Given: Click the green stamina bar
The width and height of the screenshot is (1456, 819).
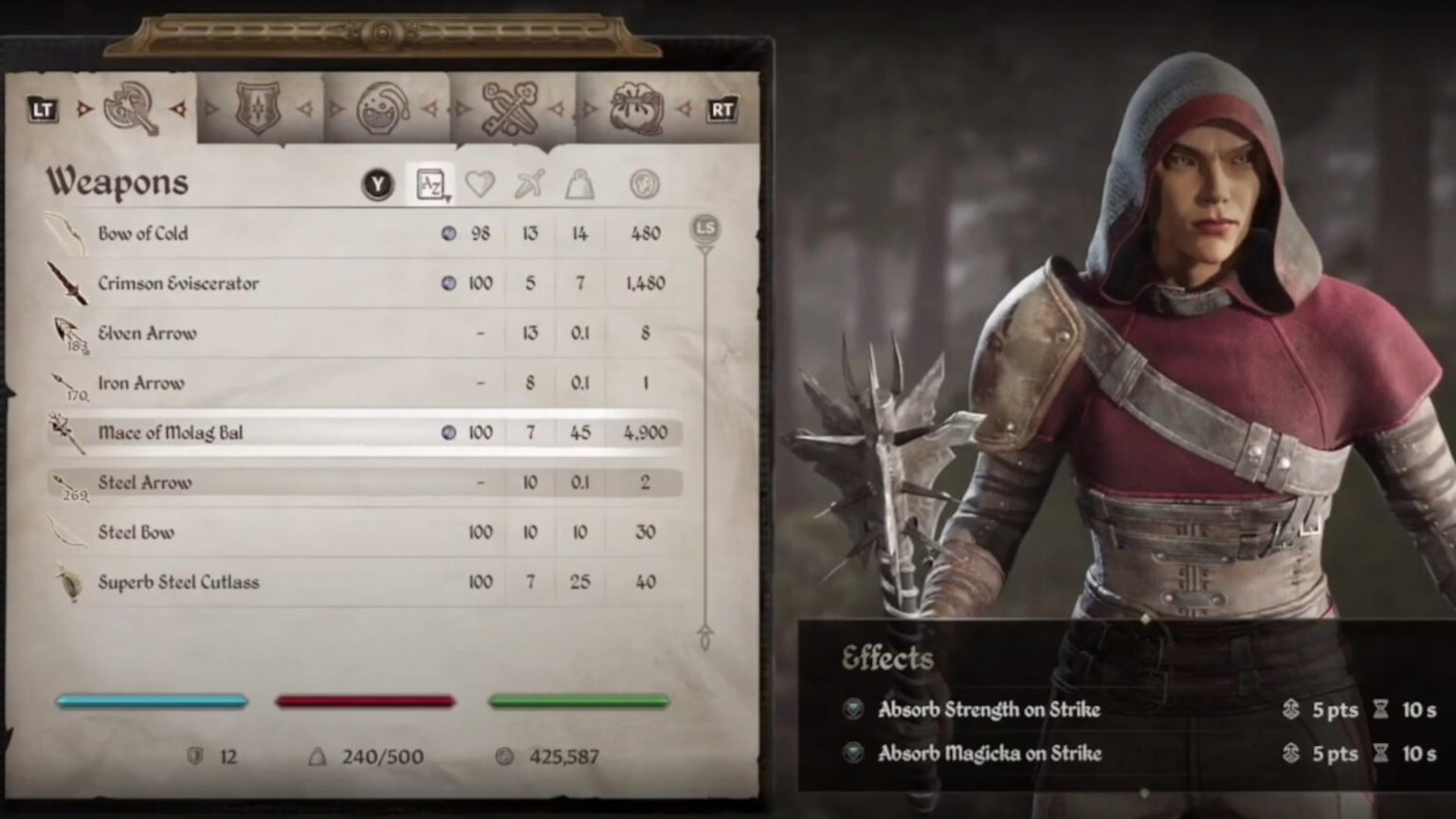Looking at the screenshot, I should click(x=580, y=701).
